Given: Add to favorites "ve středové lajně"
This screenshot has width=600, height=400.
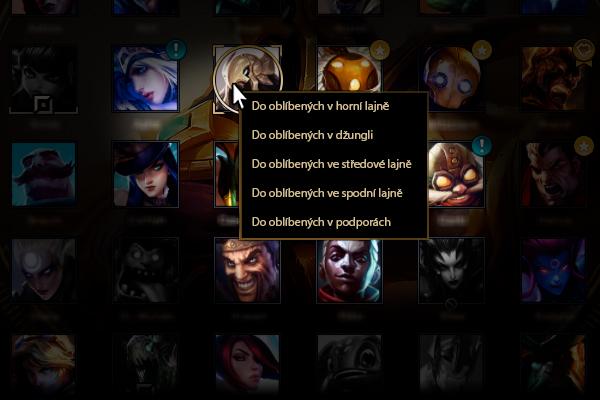Looking at the screenshot, I should tap(331, 163).
